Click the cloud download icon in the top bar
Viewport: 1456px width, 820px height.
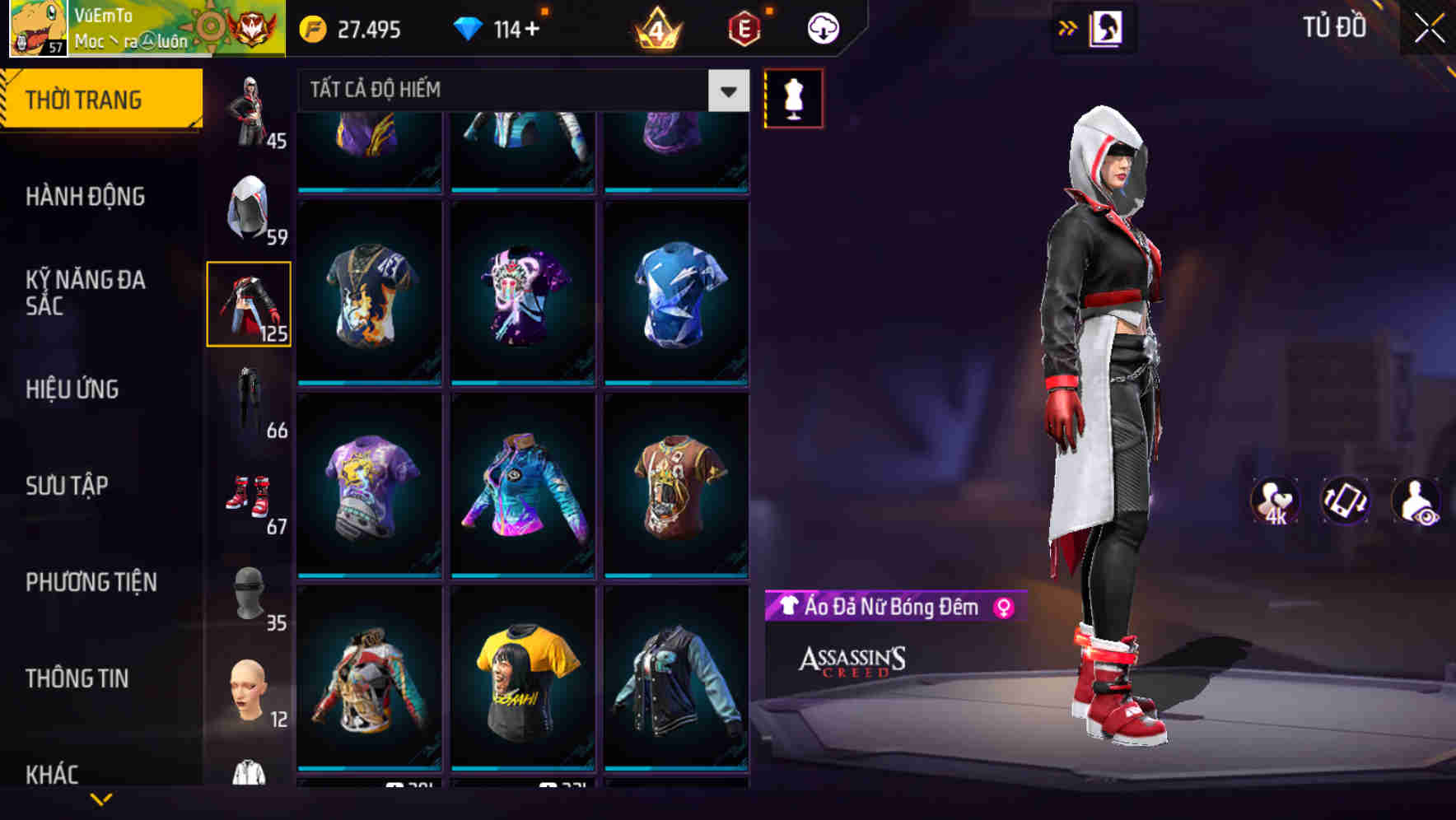click(821, 26)
